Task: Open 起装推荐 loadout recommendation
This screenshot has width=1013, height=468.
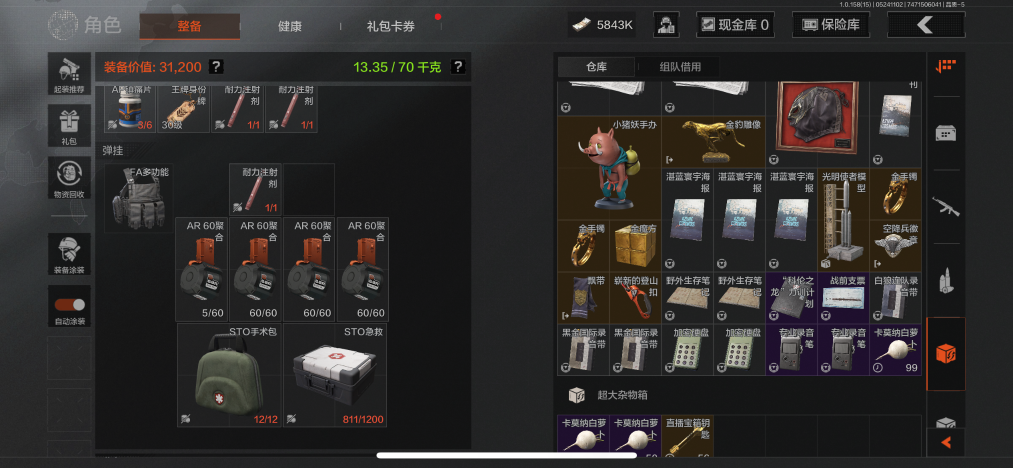Action: (69, 74)
